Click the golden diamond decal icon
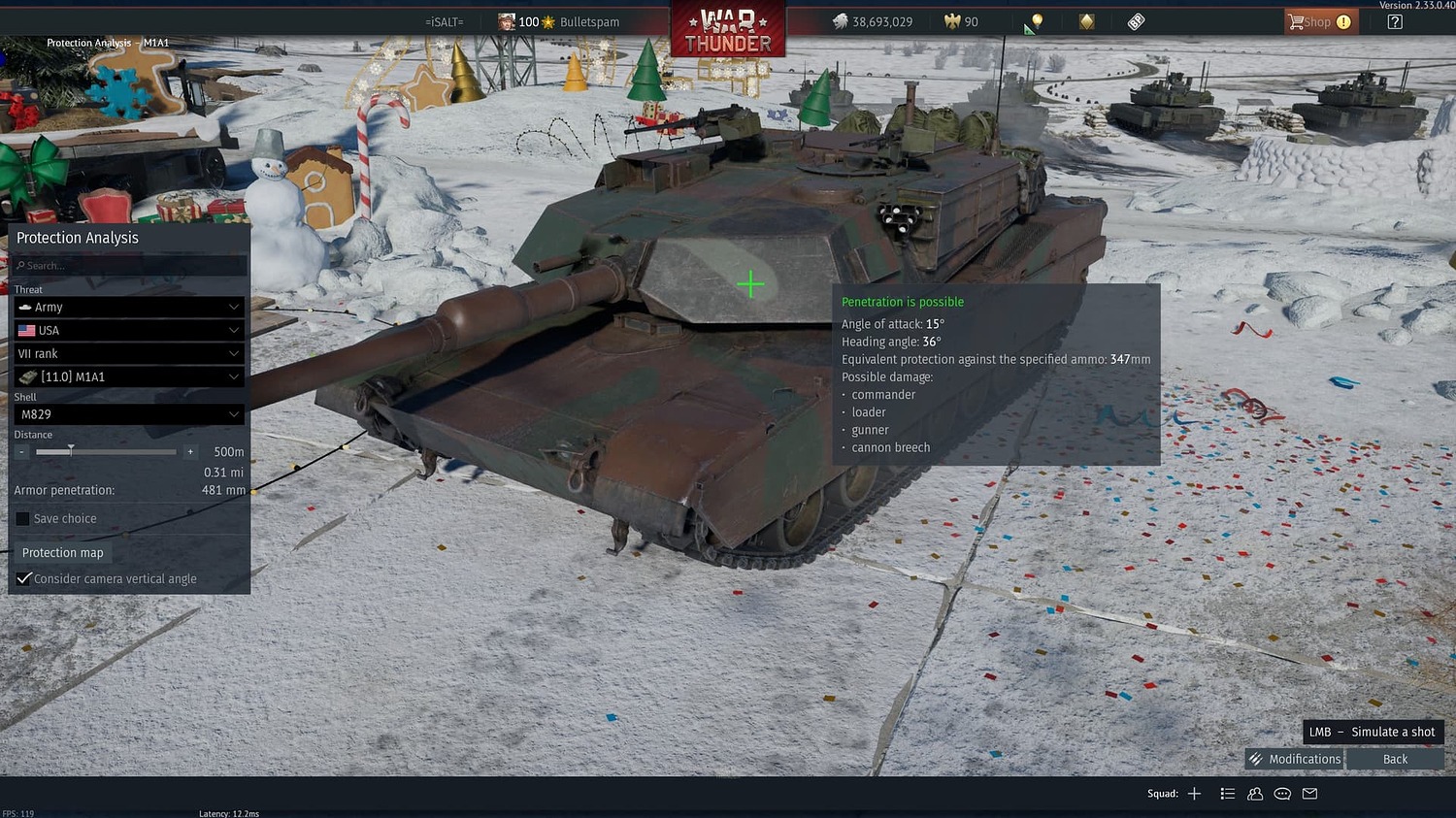The height and width of the screenshot is (818, 1456). coord(1085,21)
